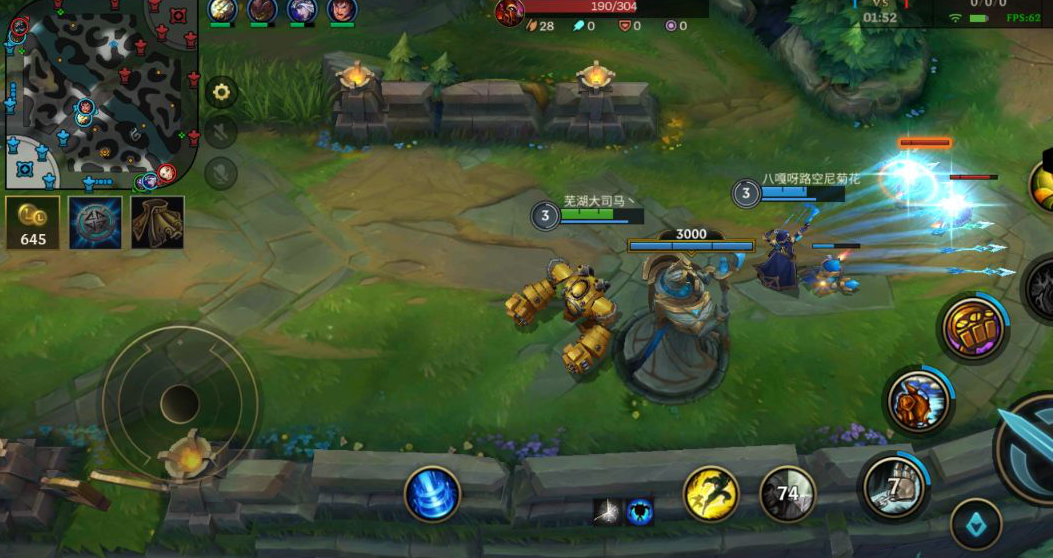
Task: Tap the summoner spell on 74 cooldown
Action: pos(787,493)
